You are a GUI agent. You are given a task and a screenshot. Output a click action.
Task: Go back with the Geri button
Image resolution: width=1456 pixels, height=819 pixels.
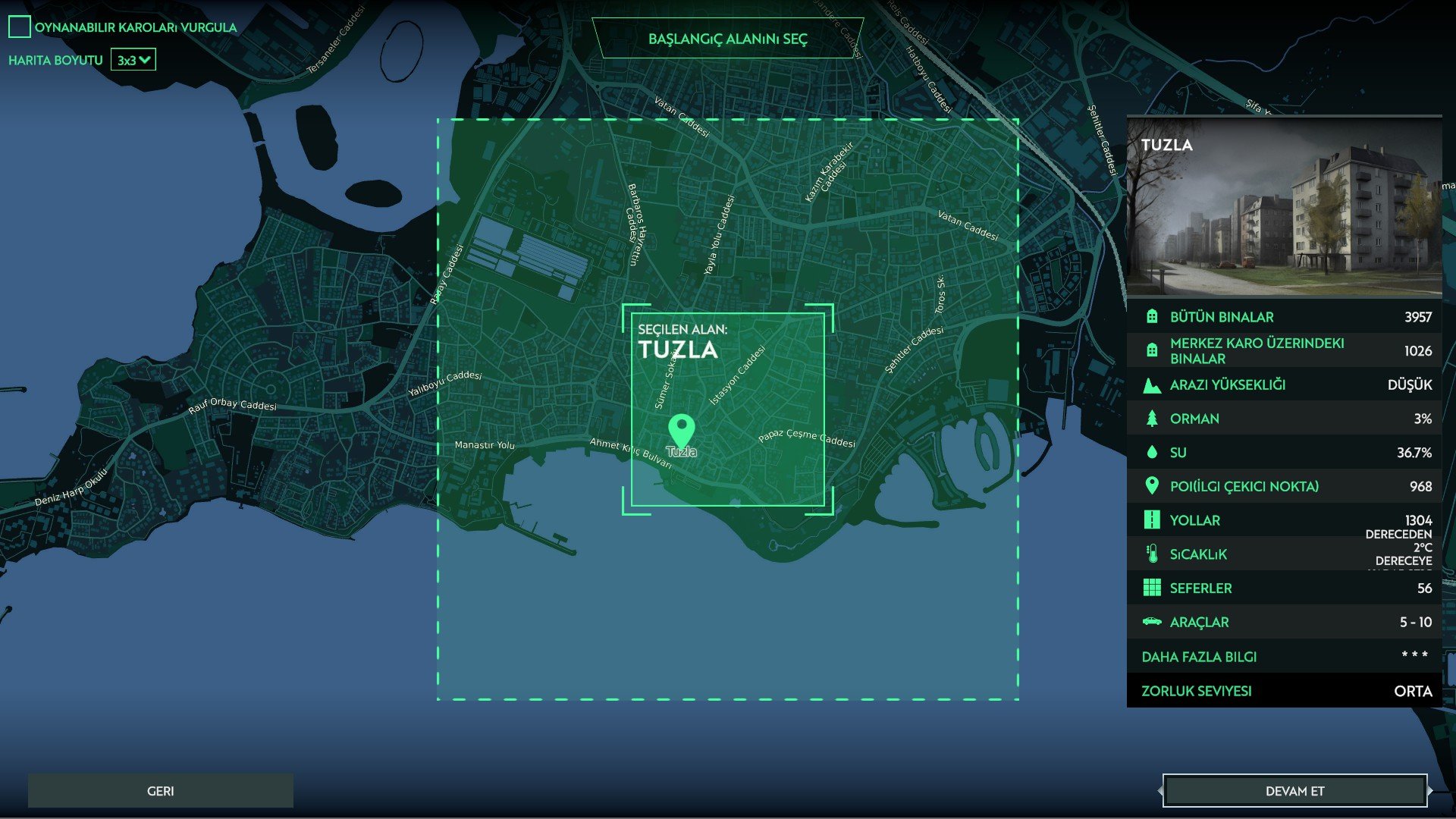(x=160, y=791)
